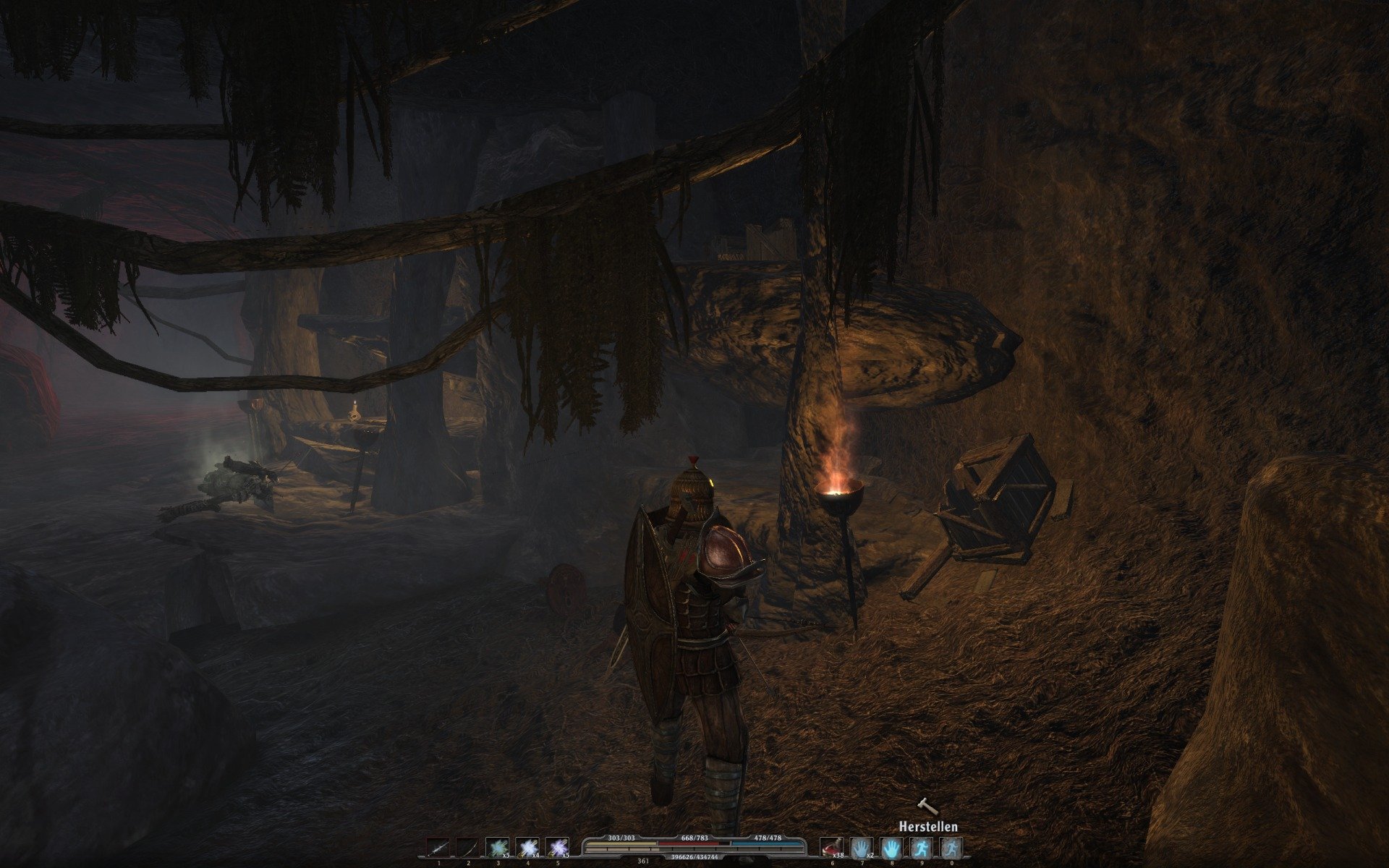
Task: Use the white spell scroll in slot 4
Action: (527, 848)
